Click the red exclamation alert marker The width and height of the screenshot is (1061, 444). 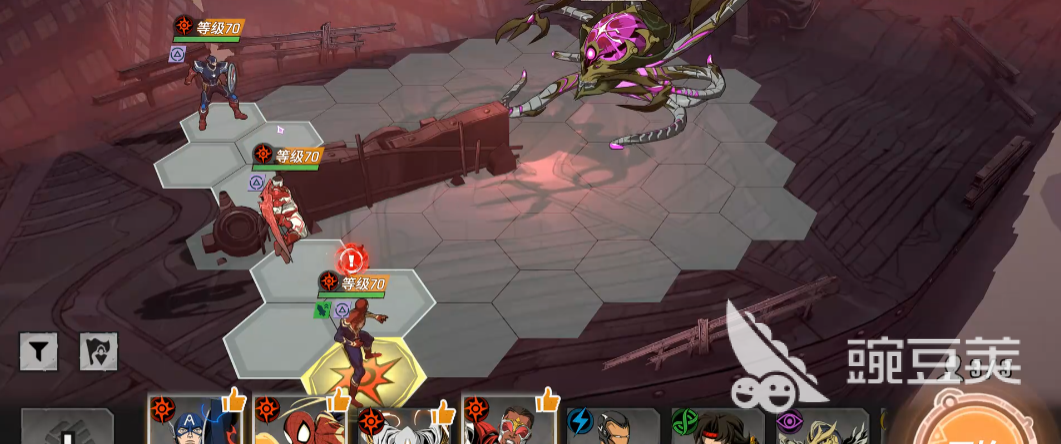[351, 260]
